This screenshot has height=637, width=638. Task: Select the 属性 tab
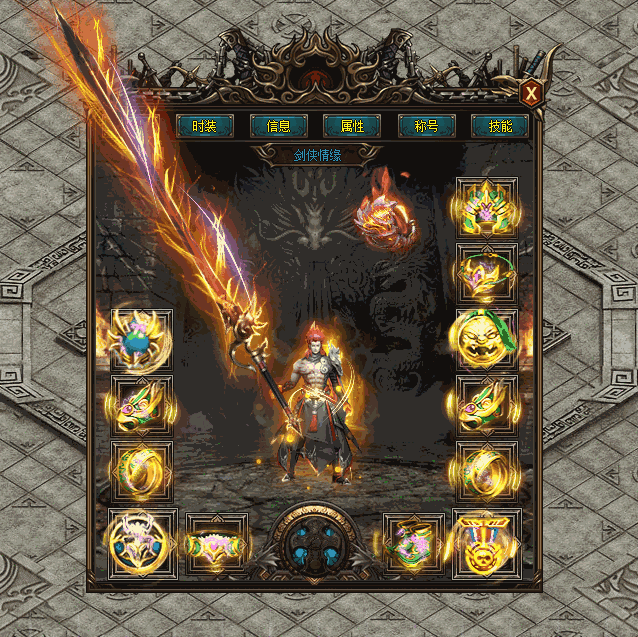352,126
